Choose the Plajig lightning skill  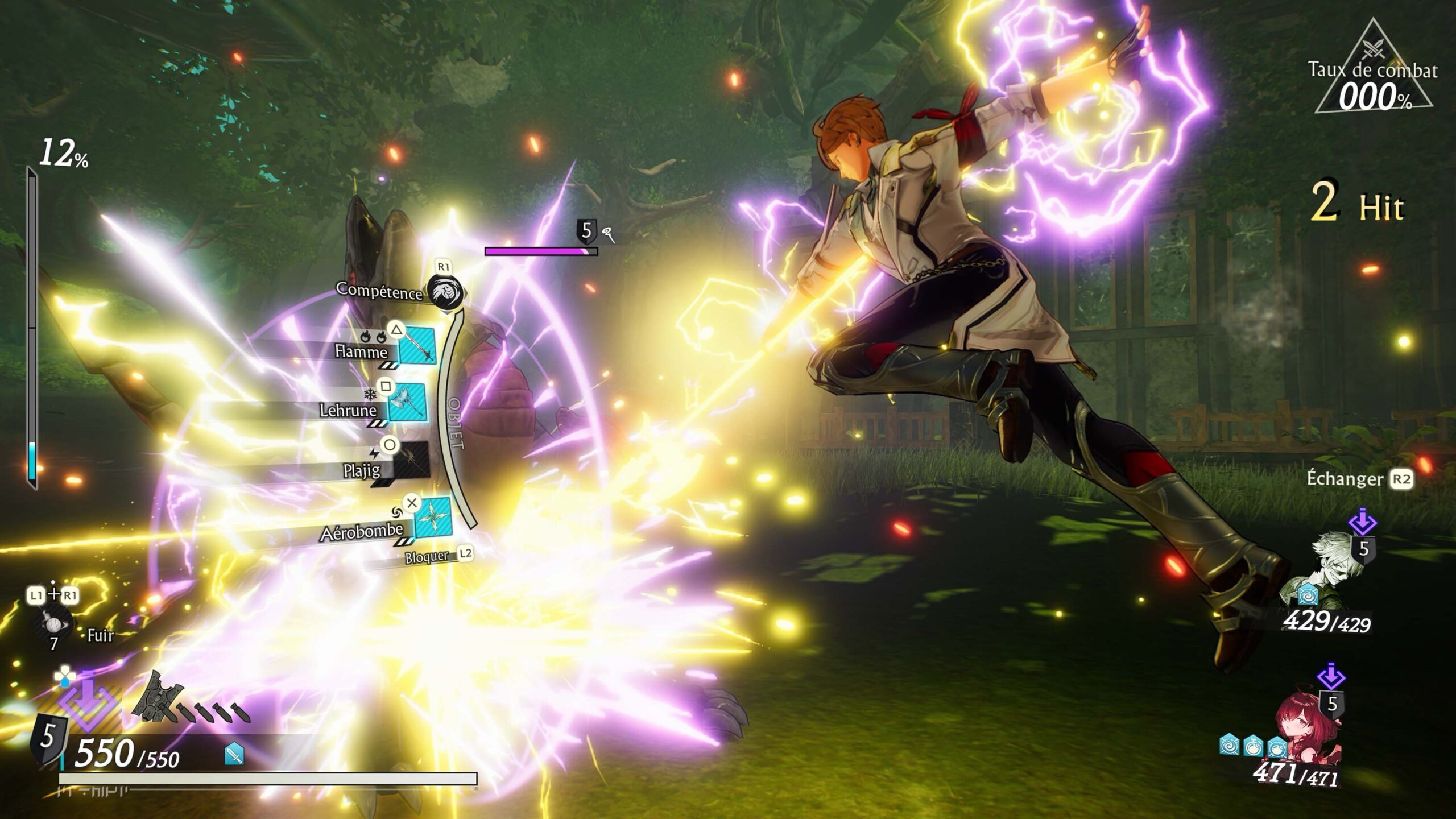coord(411,460)
